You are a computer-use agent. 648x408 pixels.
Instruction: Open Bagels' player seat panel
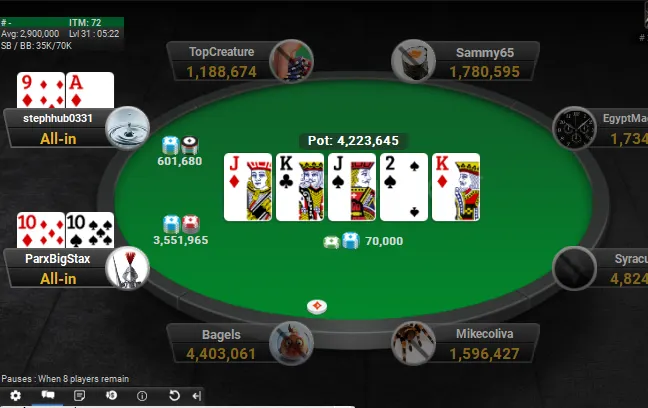coord(221,343)
